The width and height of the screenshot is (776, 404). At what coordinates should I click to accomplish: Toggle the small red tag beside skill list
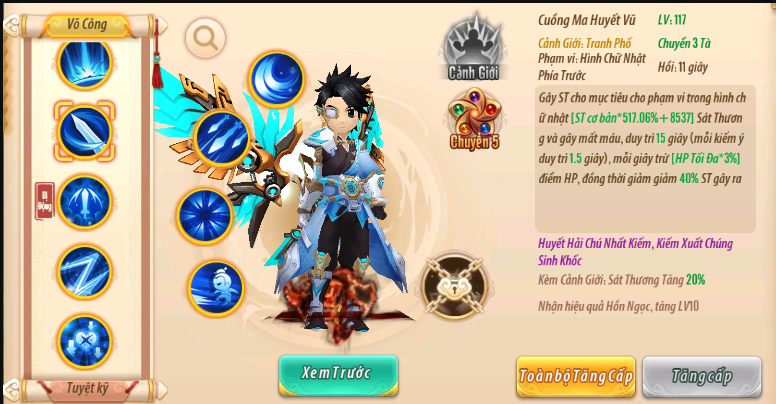tap(43, 200)
